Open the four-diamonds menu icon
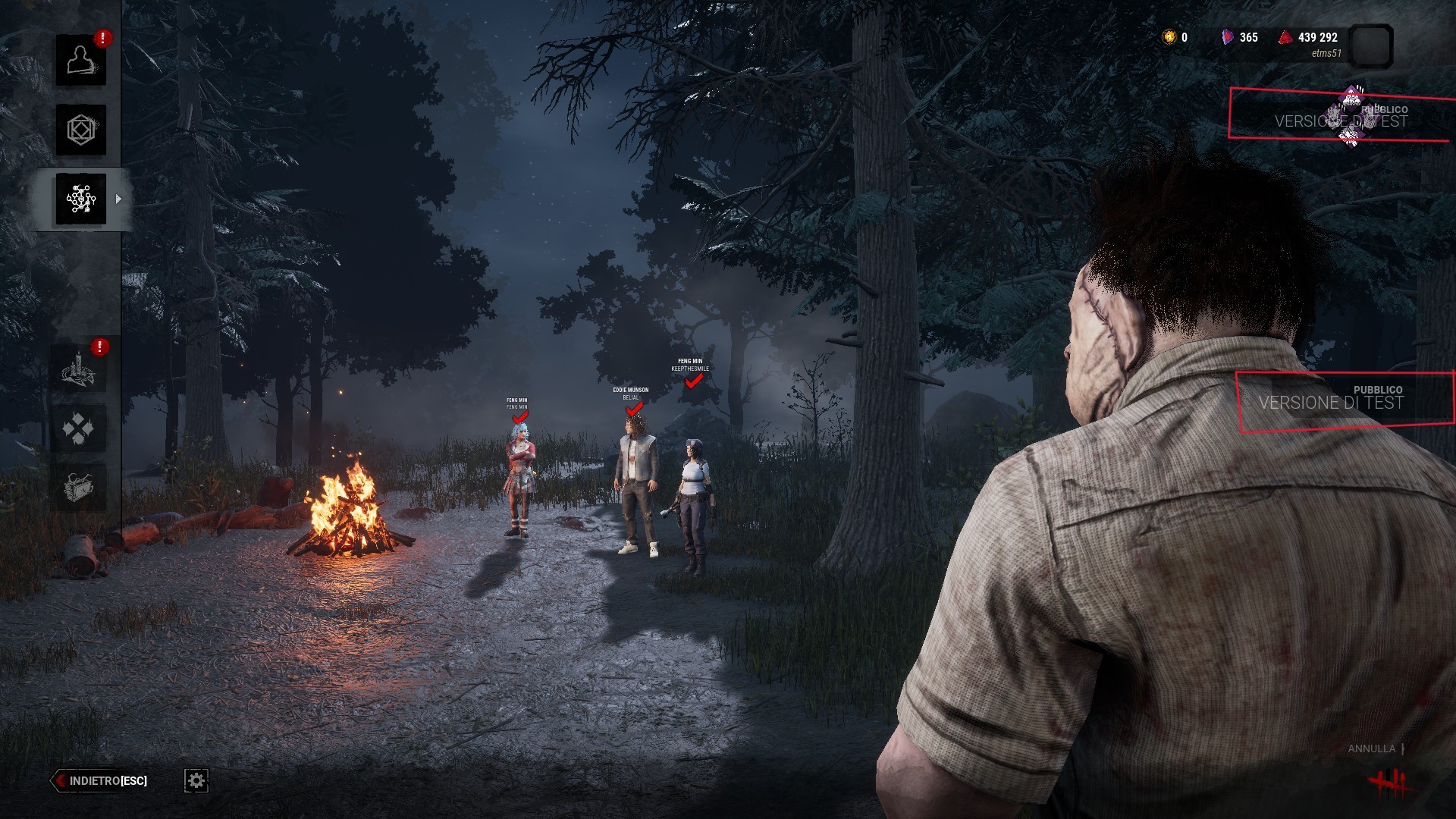This screenshot has width=1456, height=819. coord(78,428)
